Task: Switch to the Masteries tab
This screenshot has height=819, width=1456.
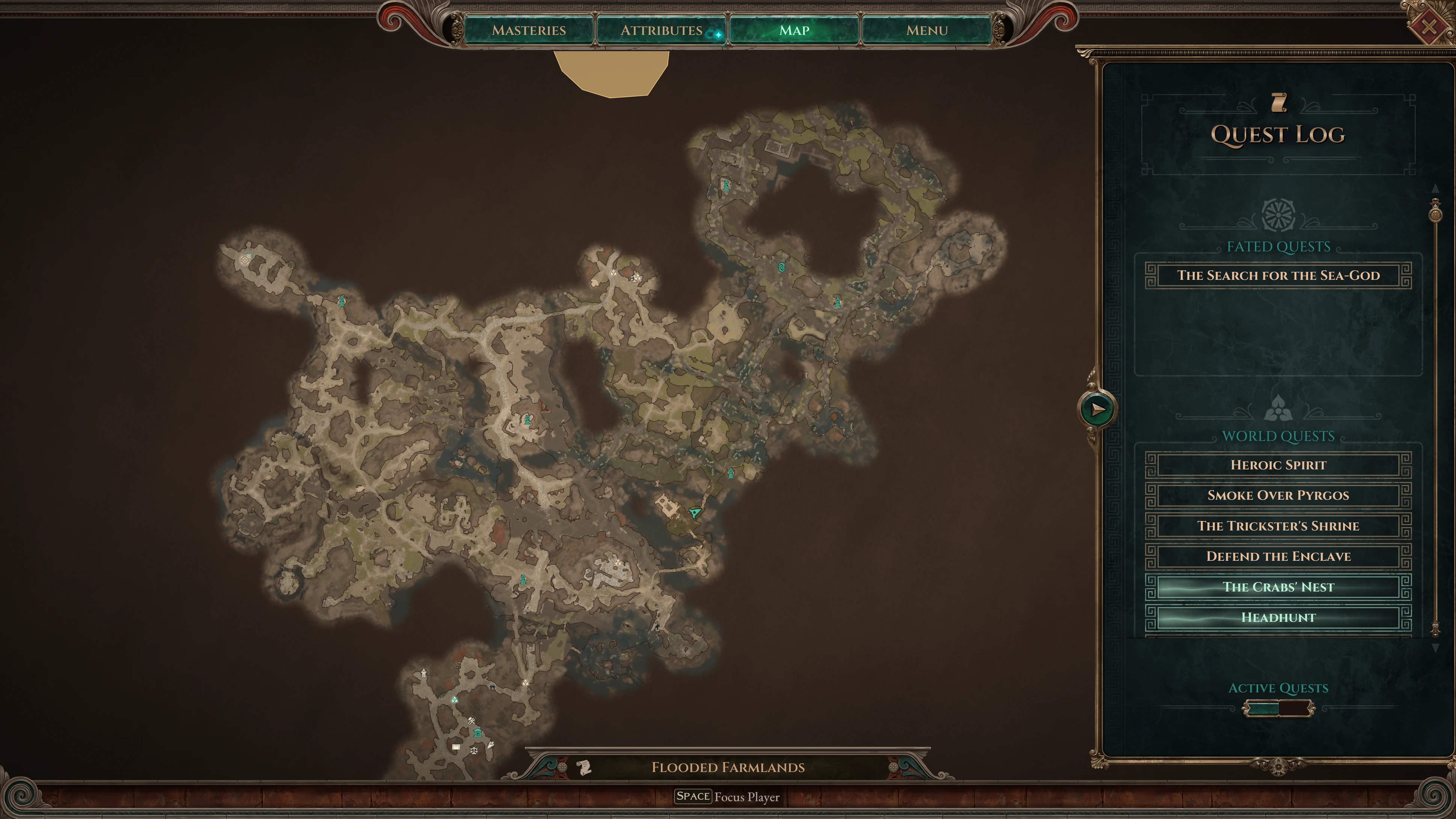Action: click(529, 30)
